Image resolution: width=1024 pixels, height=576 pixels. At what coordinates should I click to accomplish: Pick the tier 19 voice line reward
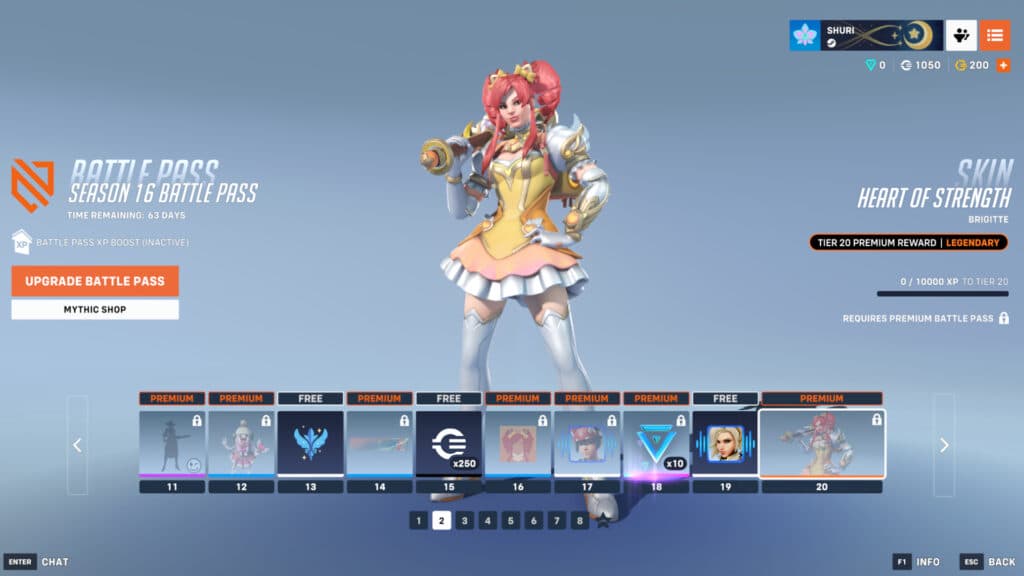(725, 443)
